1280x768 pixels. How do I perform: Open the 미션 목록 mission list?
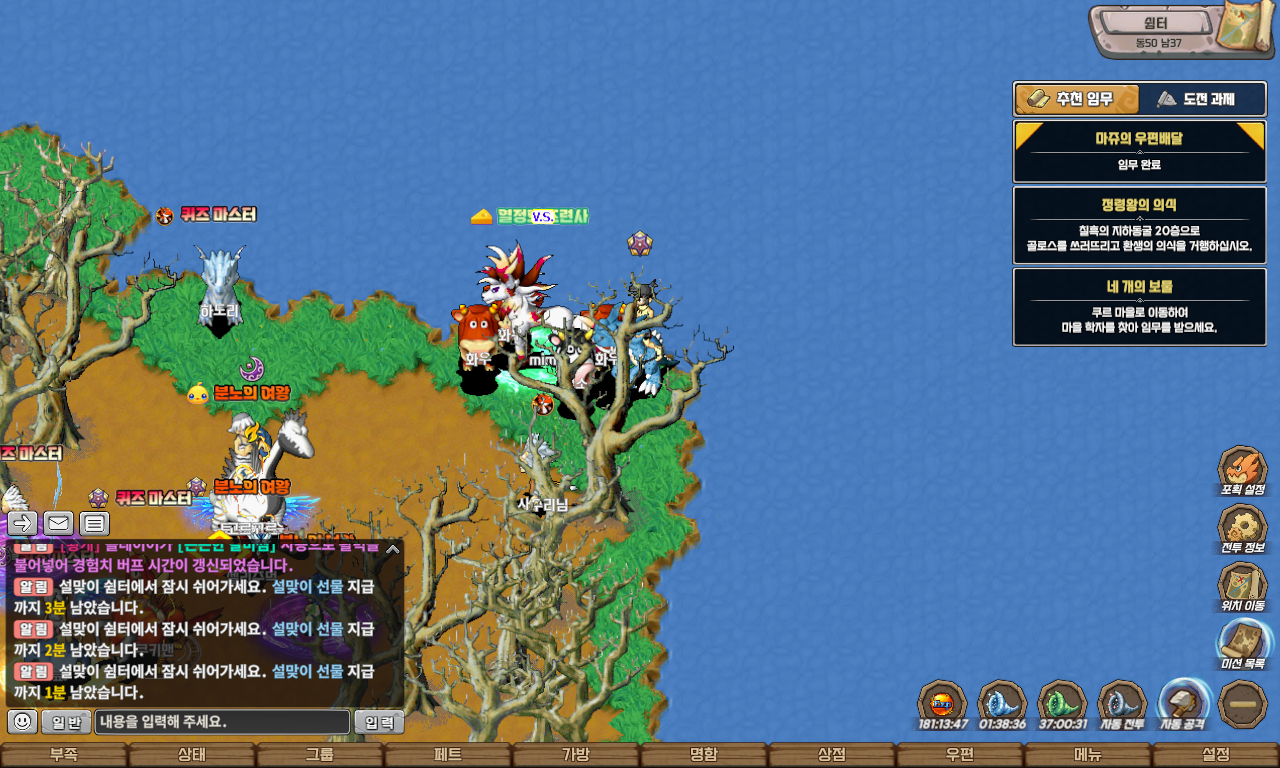pos(1242,643)
